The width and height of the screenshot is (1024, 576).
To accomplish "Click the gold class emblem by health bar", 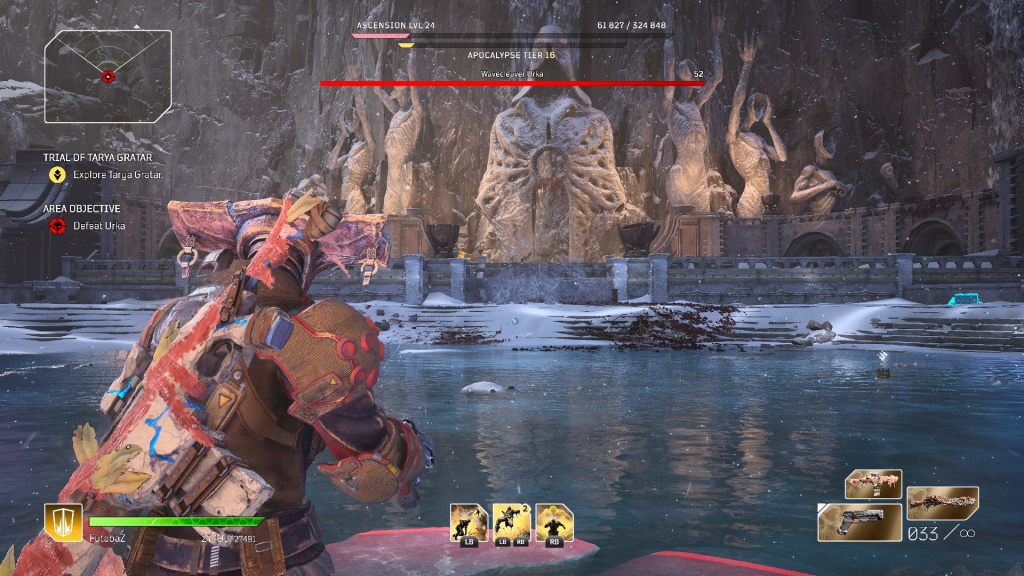I will click(x=63, y=522).
